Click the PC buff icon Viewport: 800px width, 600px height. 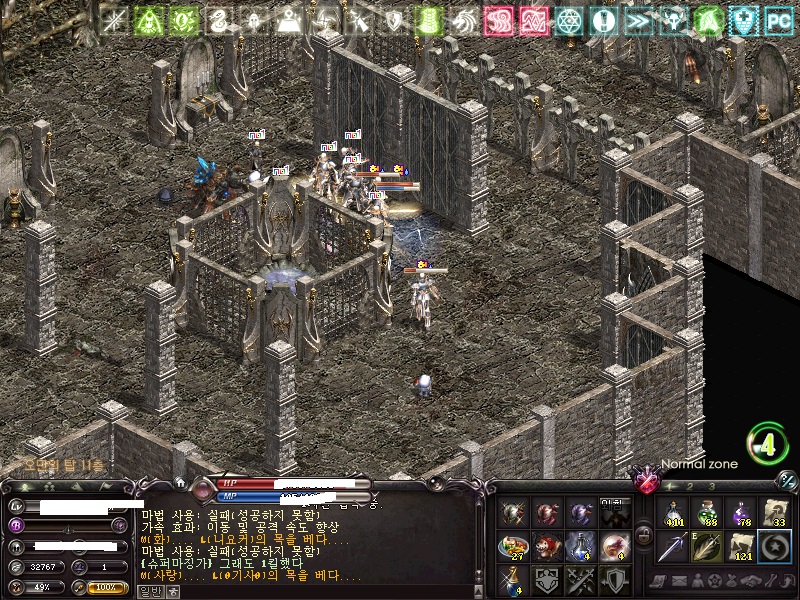(778, 20)
